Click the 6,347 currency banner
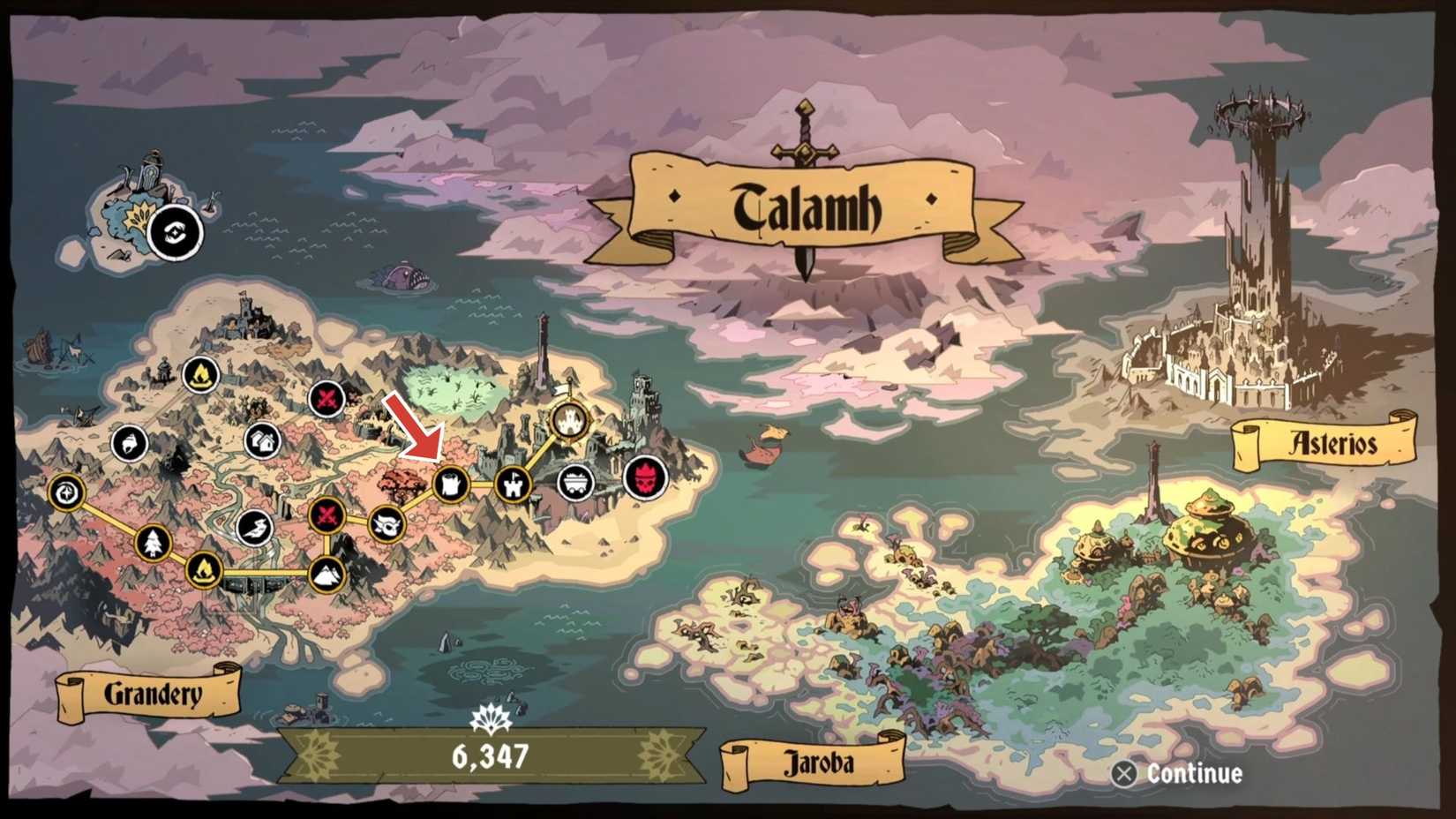This screenshot has height=819, width=1456. point(491,755)
